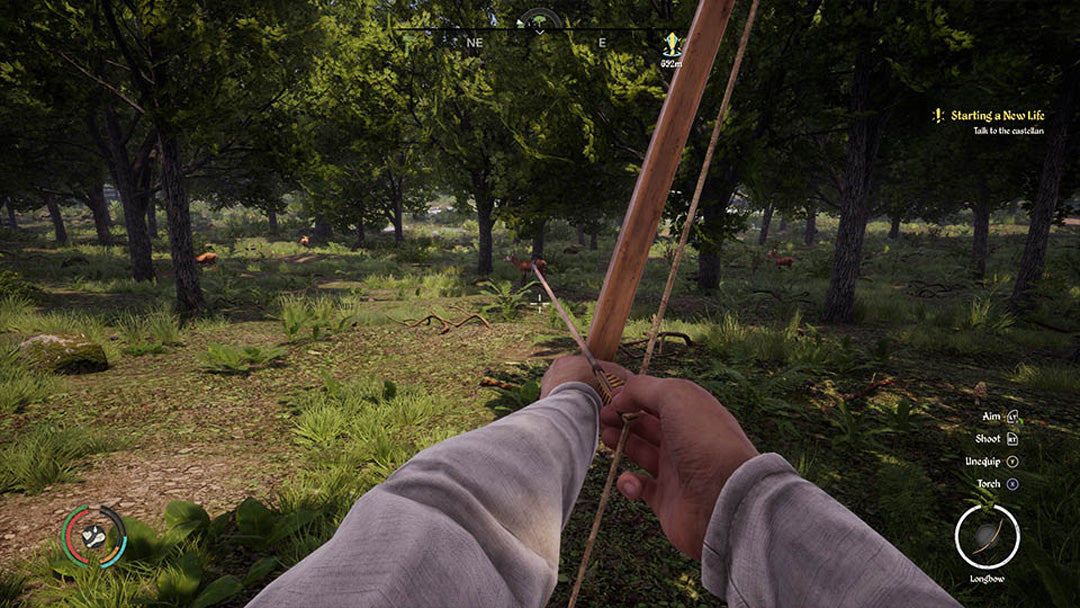Select the equipped Longbow weapon slot
Screen dimensions: 1080x608
[x=986, y=536]
